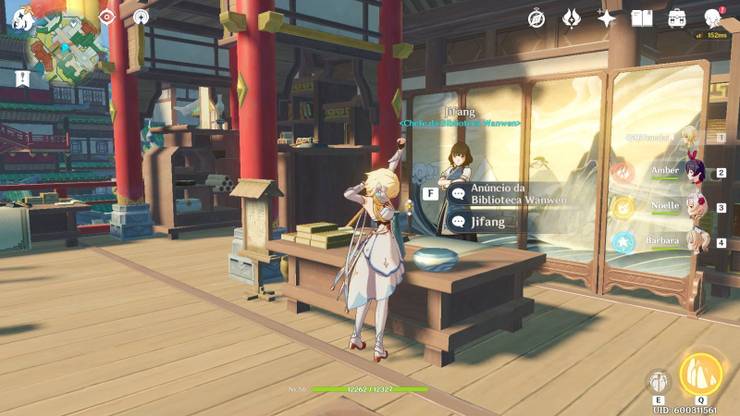This screenshot has width=740, height=416.
Task: Open the Adventurer Handbook book icon
Action: [x=641, y=18]
